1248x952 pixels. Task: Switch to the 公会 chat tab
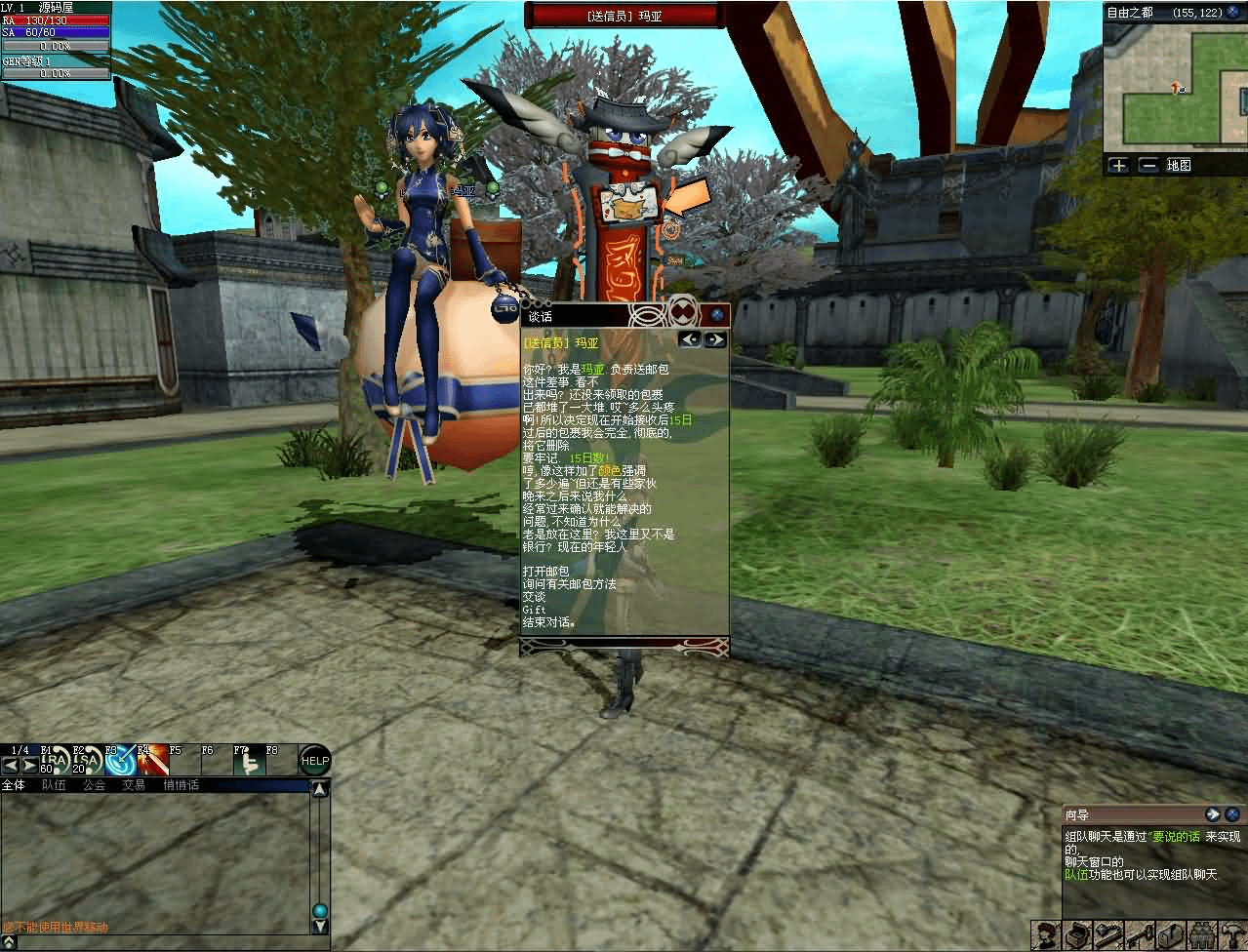94,785
